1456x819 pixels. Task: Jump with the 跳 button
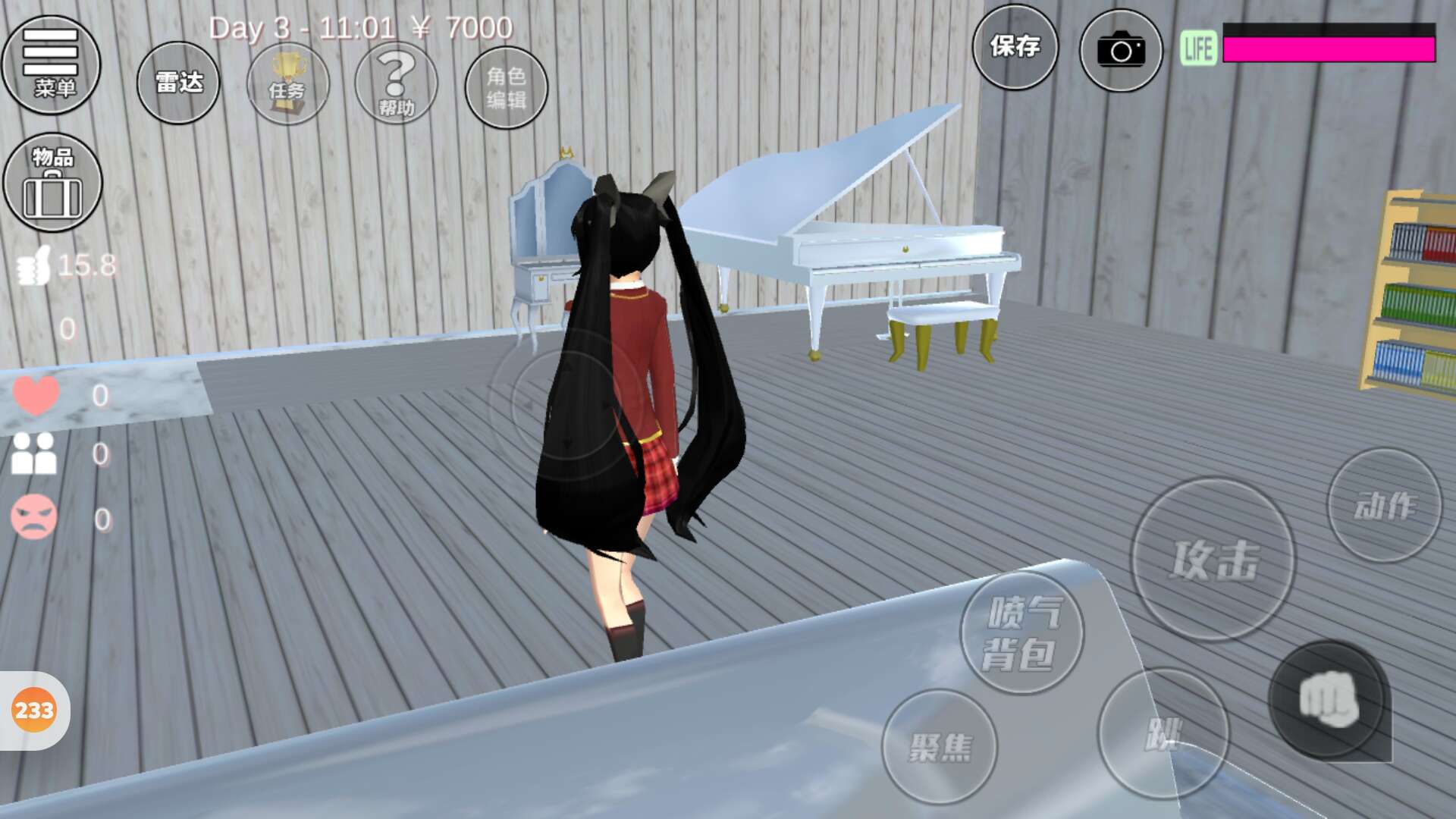(1162, 733)
